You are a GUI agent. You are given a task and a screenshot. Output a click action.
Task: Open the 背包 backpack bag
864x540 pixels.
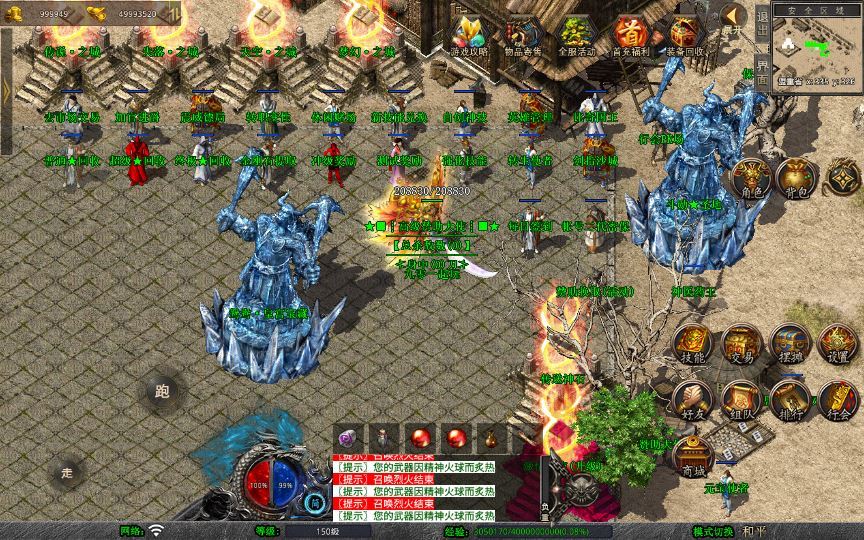click(796, 177)
